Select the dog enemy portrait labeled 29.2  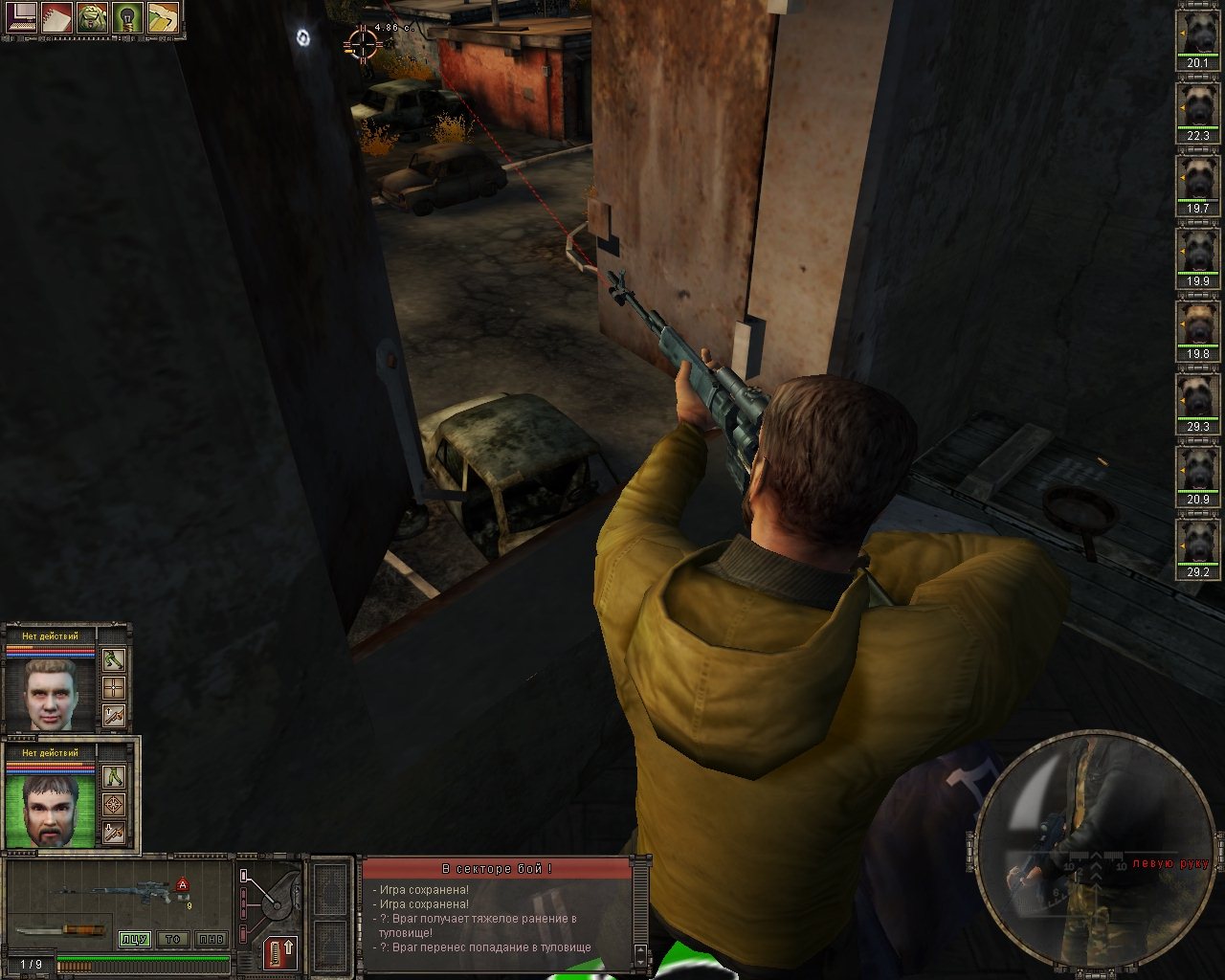point(1197,549)
